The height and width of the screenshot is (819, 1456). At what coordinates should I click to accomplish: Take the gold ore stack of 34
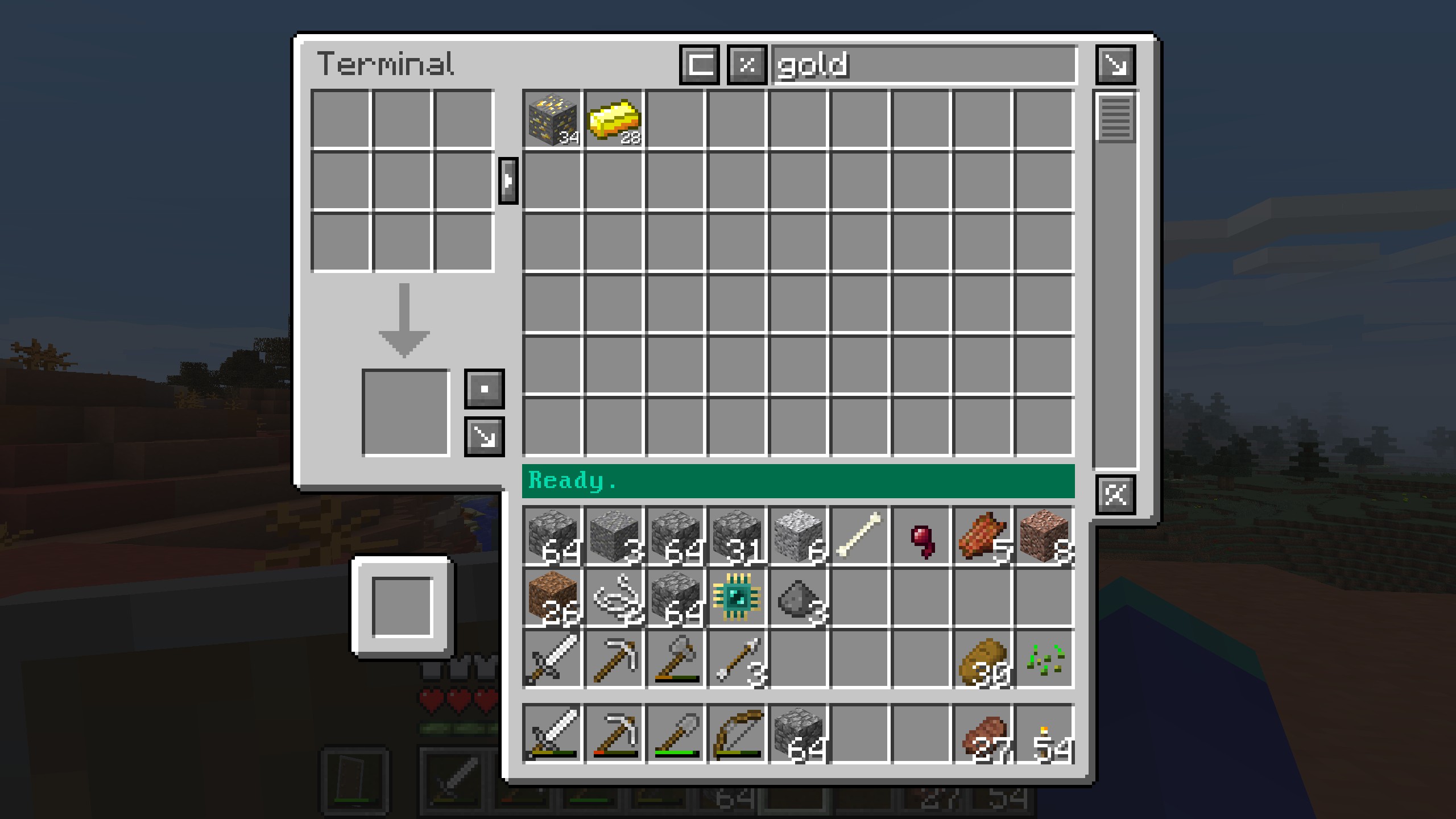553,119
